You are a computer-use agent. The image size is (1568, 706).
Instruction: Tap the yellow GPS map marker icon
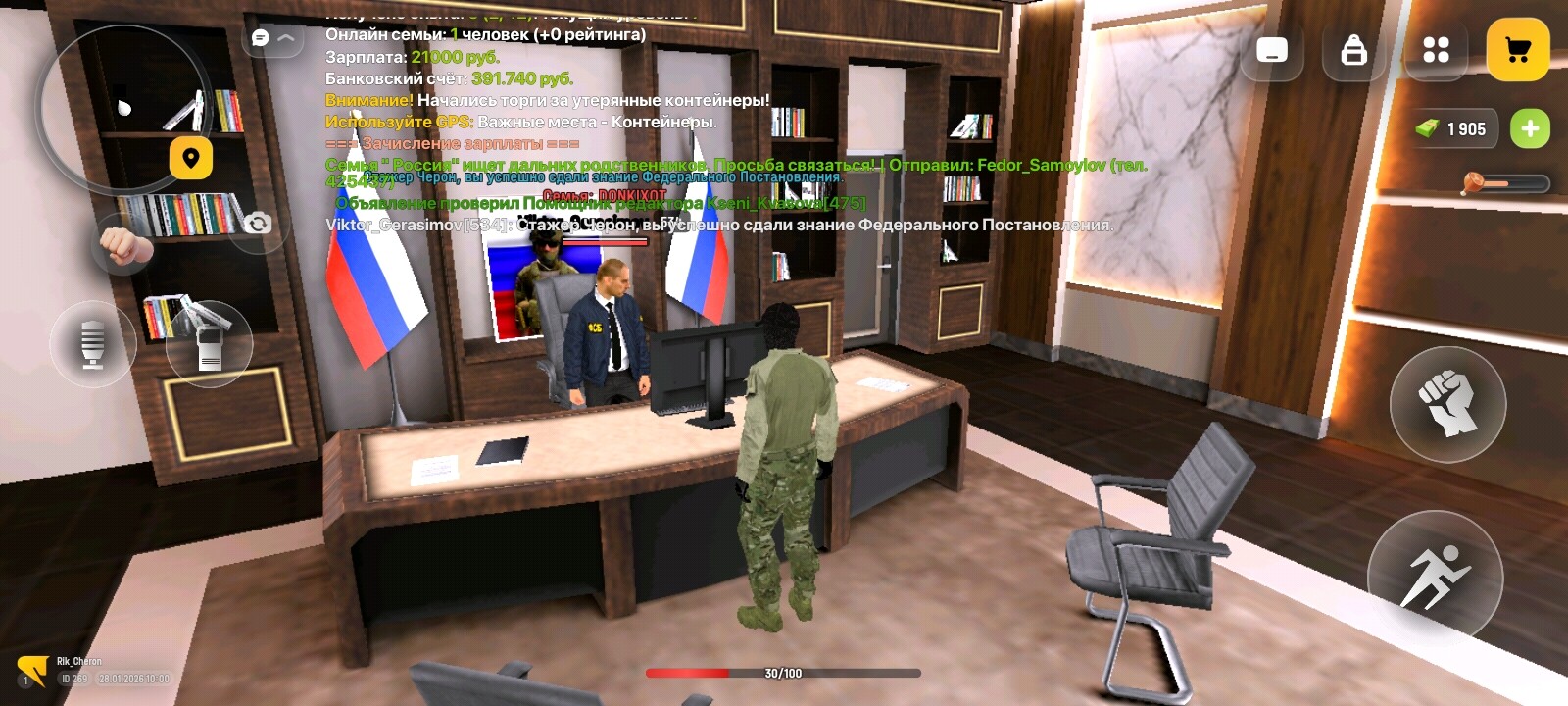tap(191, 157)
